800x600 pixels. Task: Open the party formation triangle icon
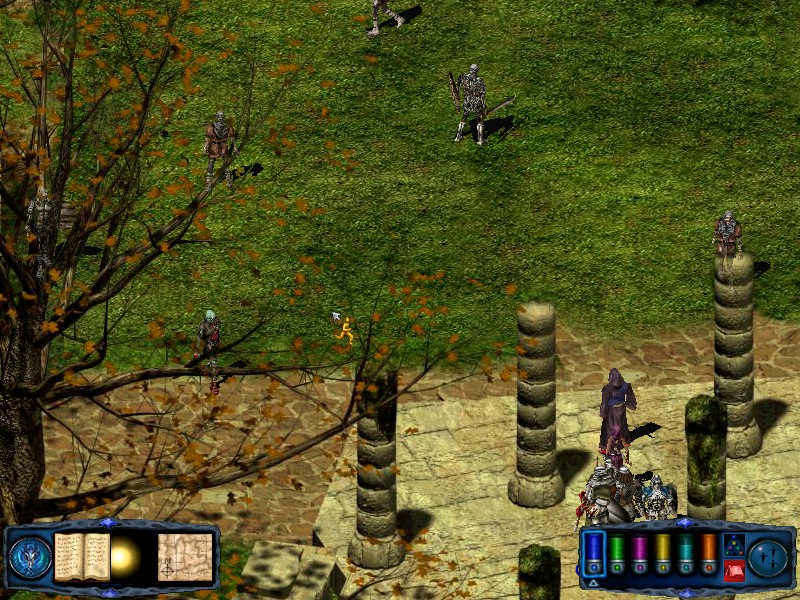(733, 545)
